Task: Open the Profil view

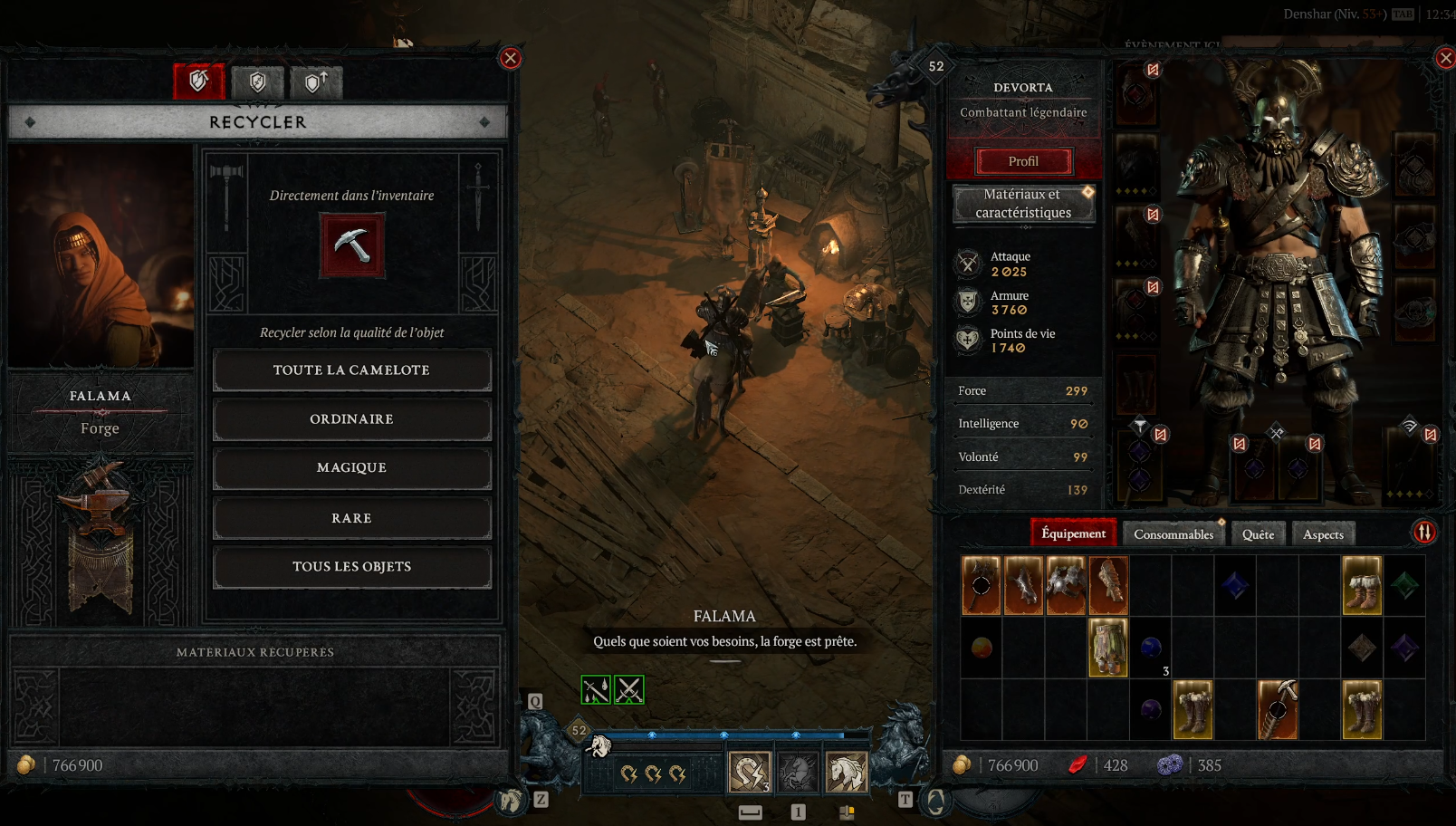Action: point(1023,161)
